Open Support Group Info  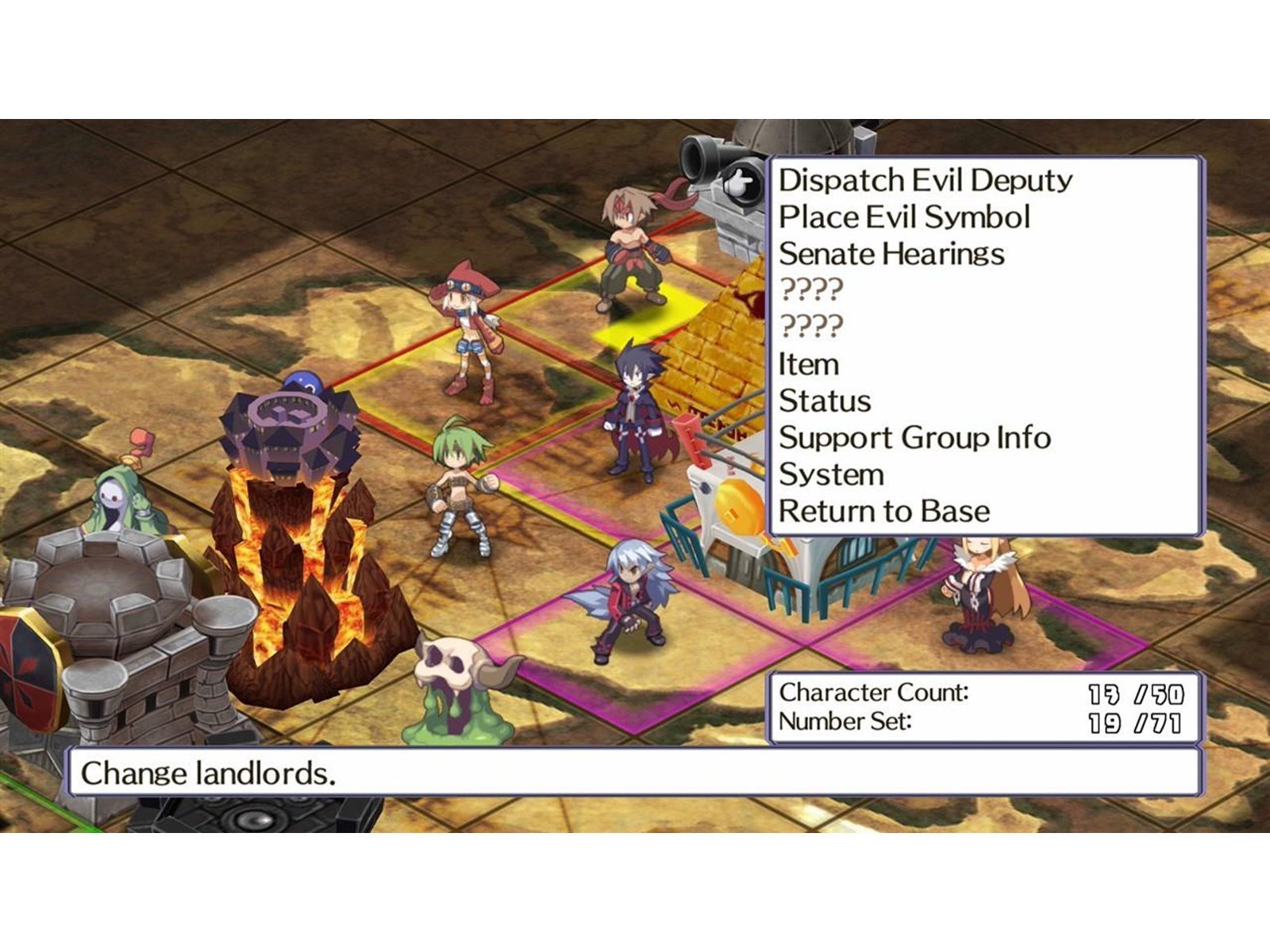point(914,438)
